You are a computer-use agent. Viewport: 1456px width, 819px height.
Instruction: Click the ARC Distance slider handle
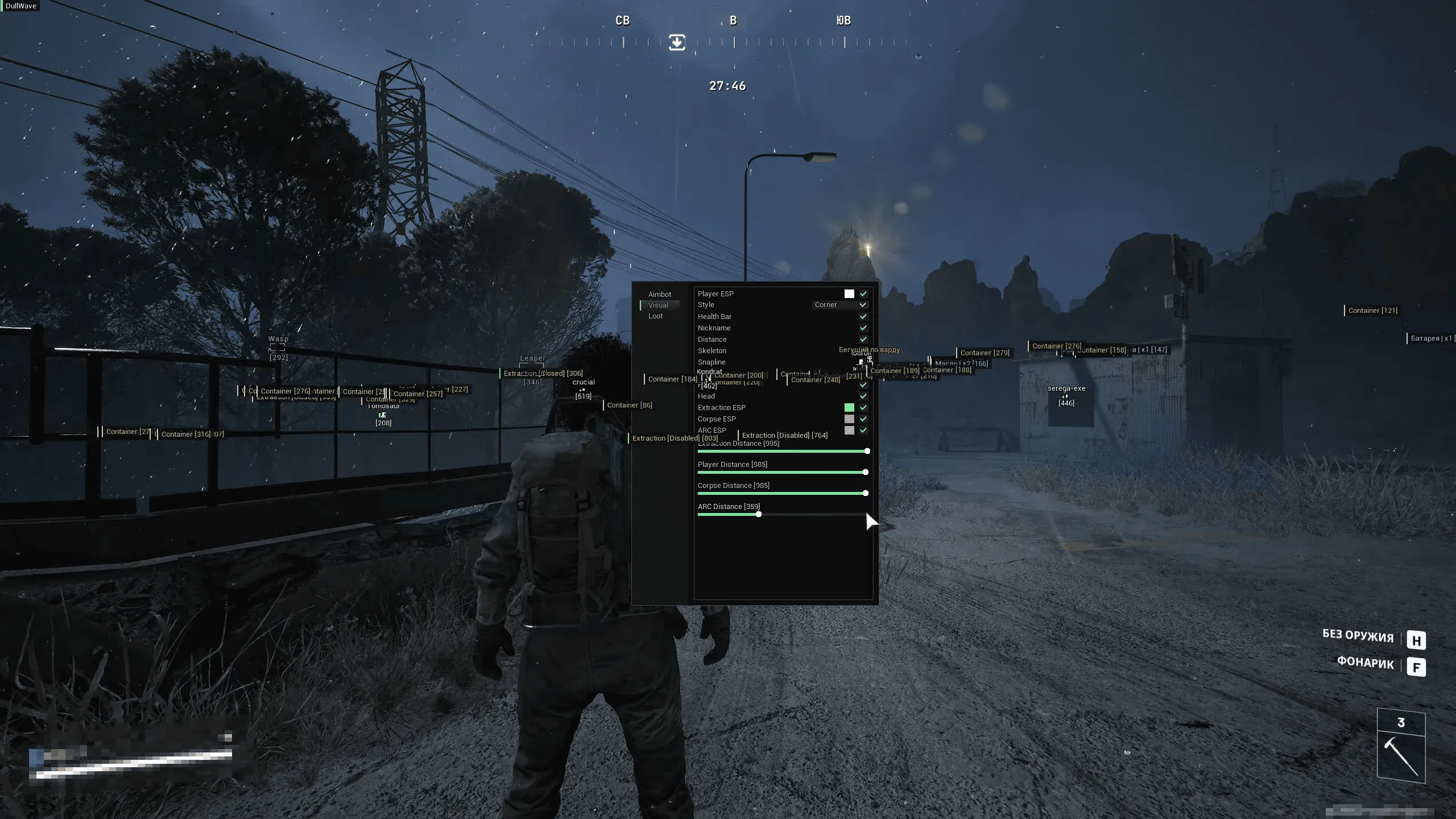point(759,514)
